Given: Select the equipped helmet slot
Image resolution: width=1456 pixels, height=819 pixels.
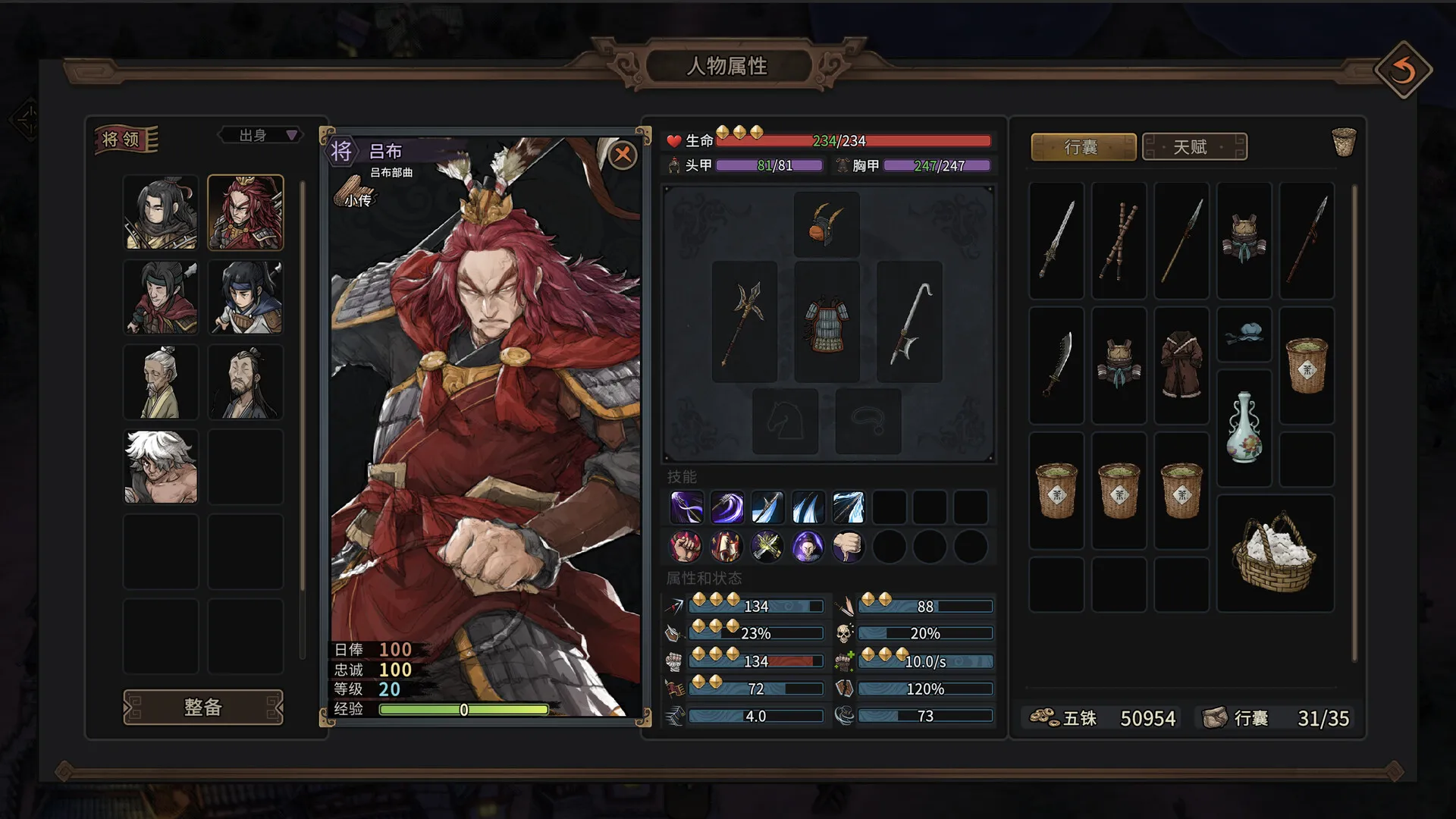Looking at the screenshot, I should tap(826, 224).
